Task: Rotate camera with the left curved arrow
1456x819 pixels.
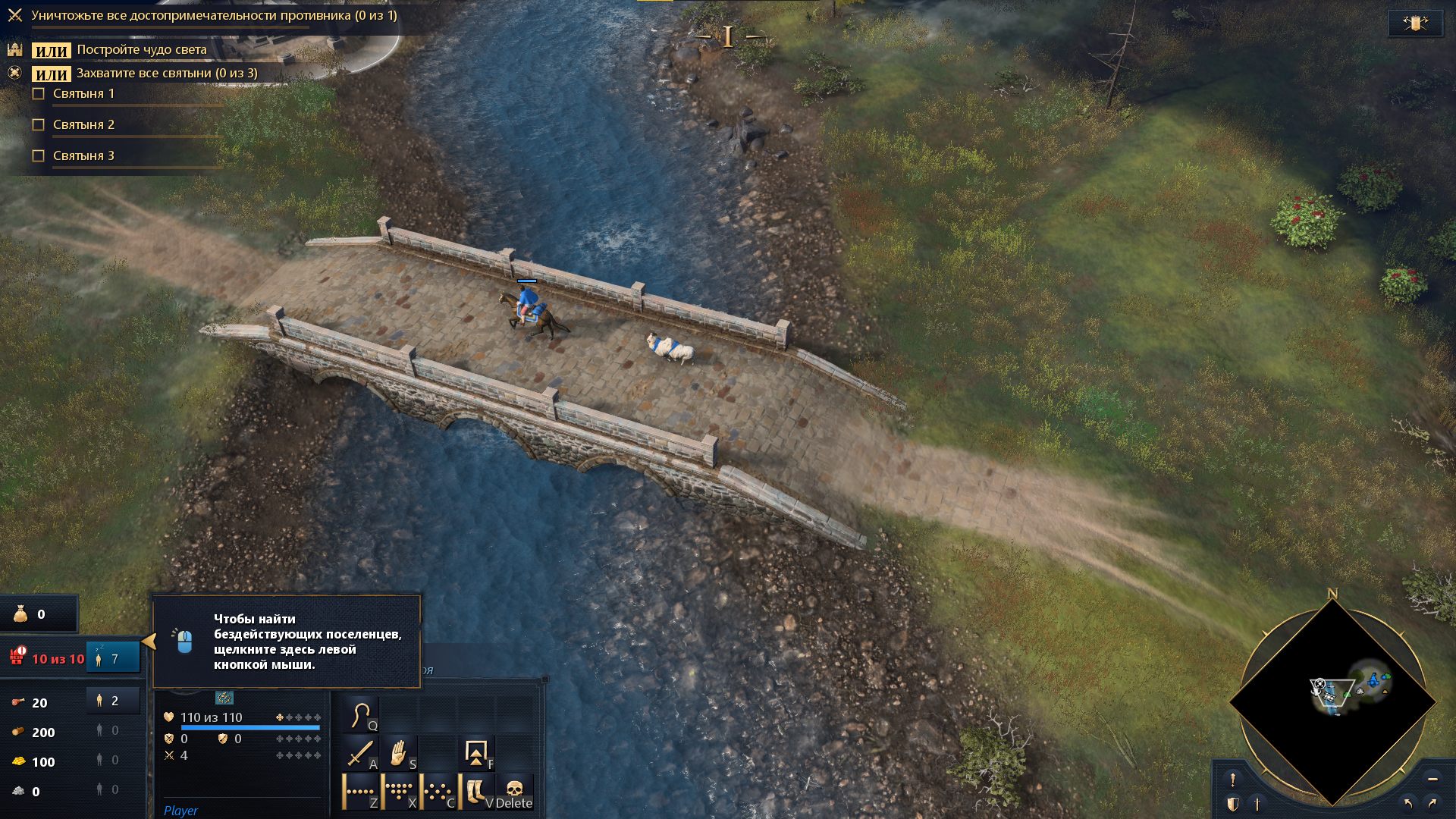Action: pos(1408,803)
